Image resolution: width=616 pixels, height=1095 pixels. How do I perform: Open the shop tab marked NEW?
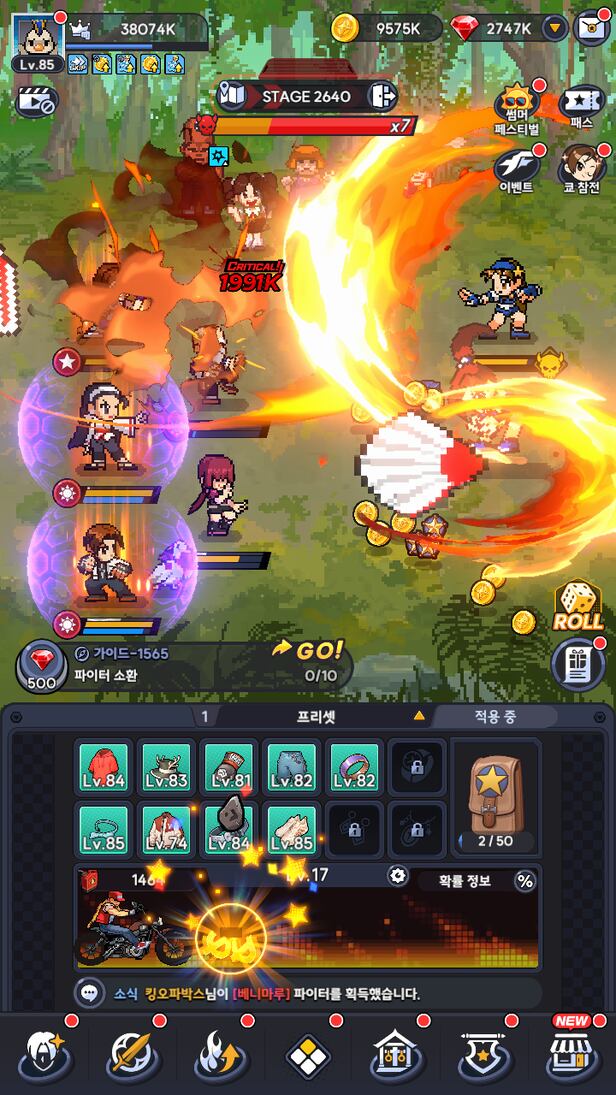pos(572,1056)
